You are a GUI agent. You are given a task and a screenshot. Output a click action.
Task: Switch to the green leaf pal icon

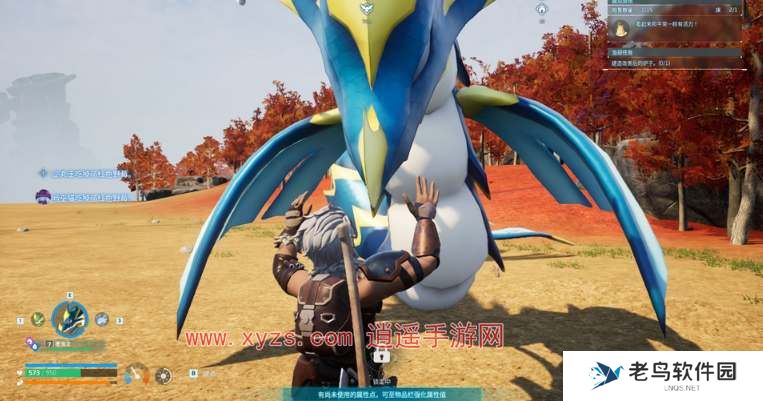tap(38, 319)
